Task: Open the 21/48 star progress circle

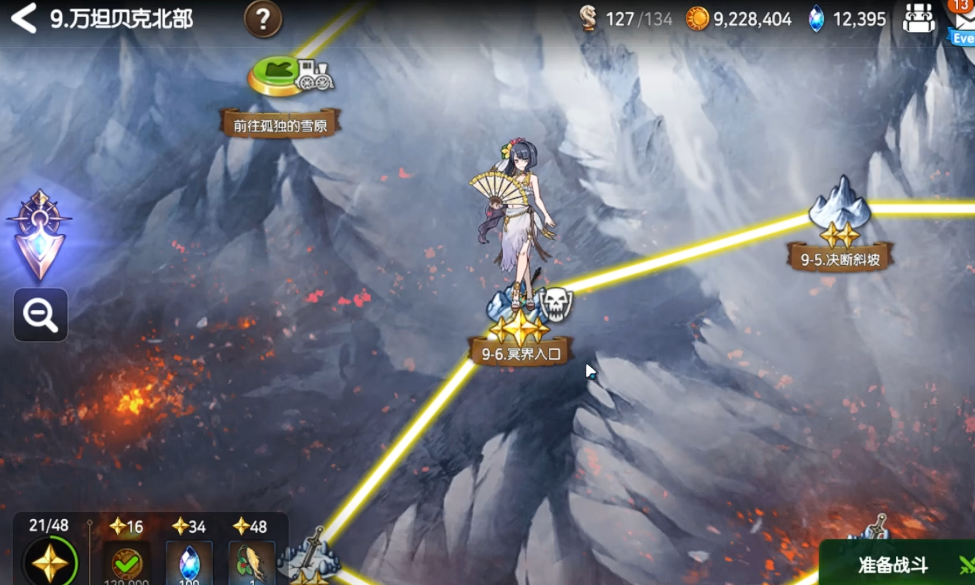Action: click(47, 561)
